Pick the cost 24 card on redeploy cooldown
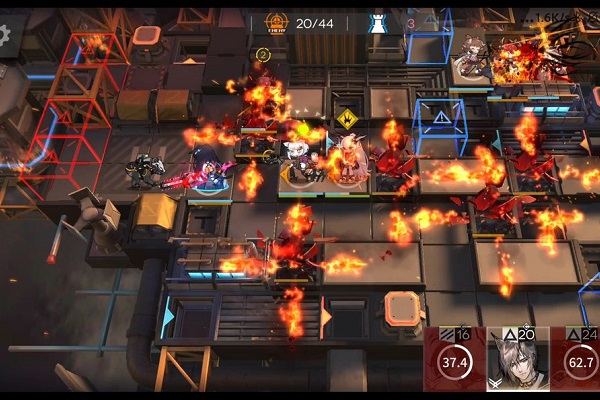 coord(577,360)
